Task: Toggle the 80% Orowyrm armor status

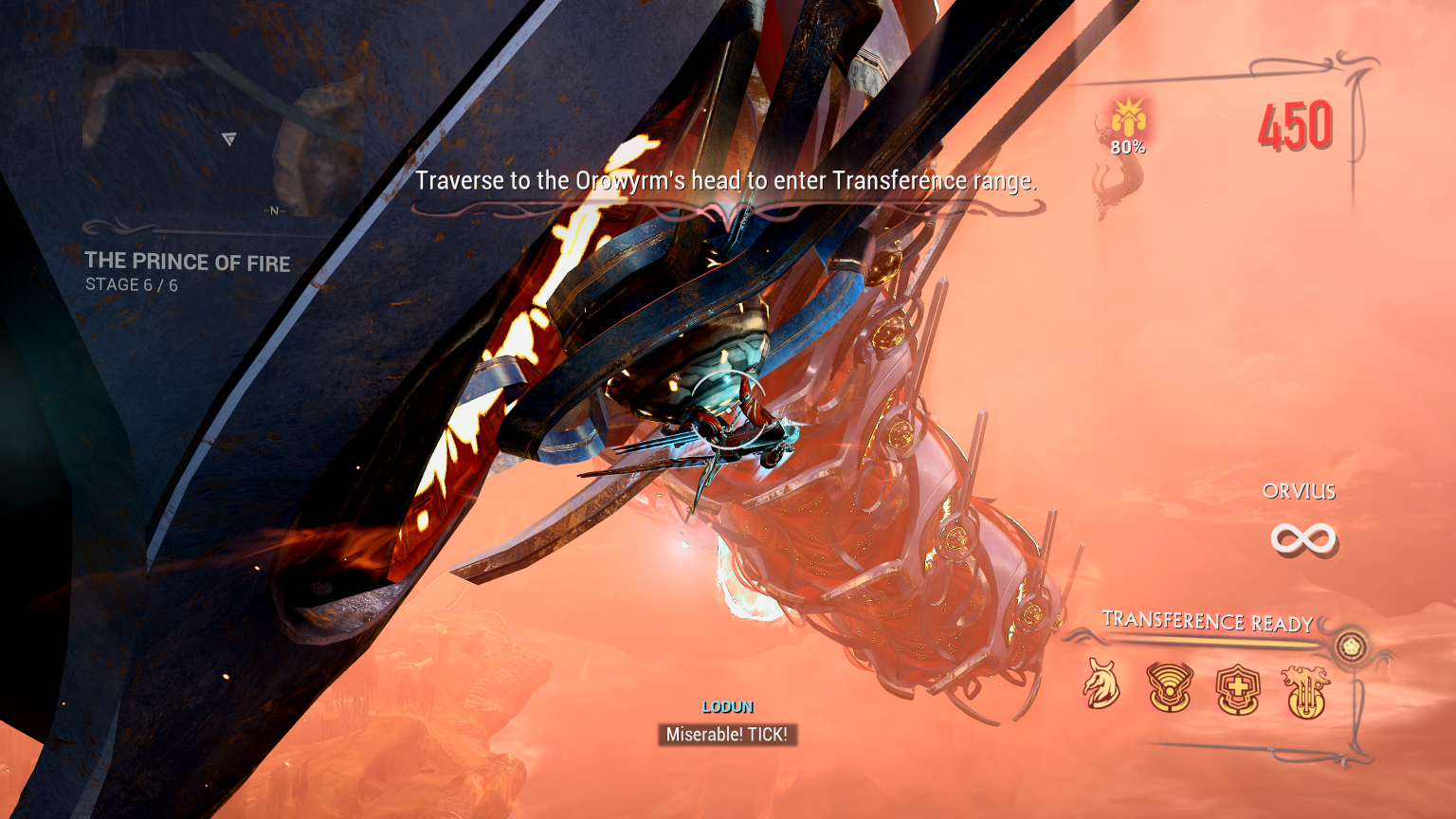Action: click(x=1127, y=147)
